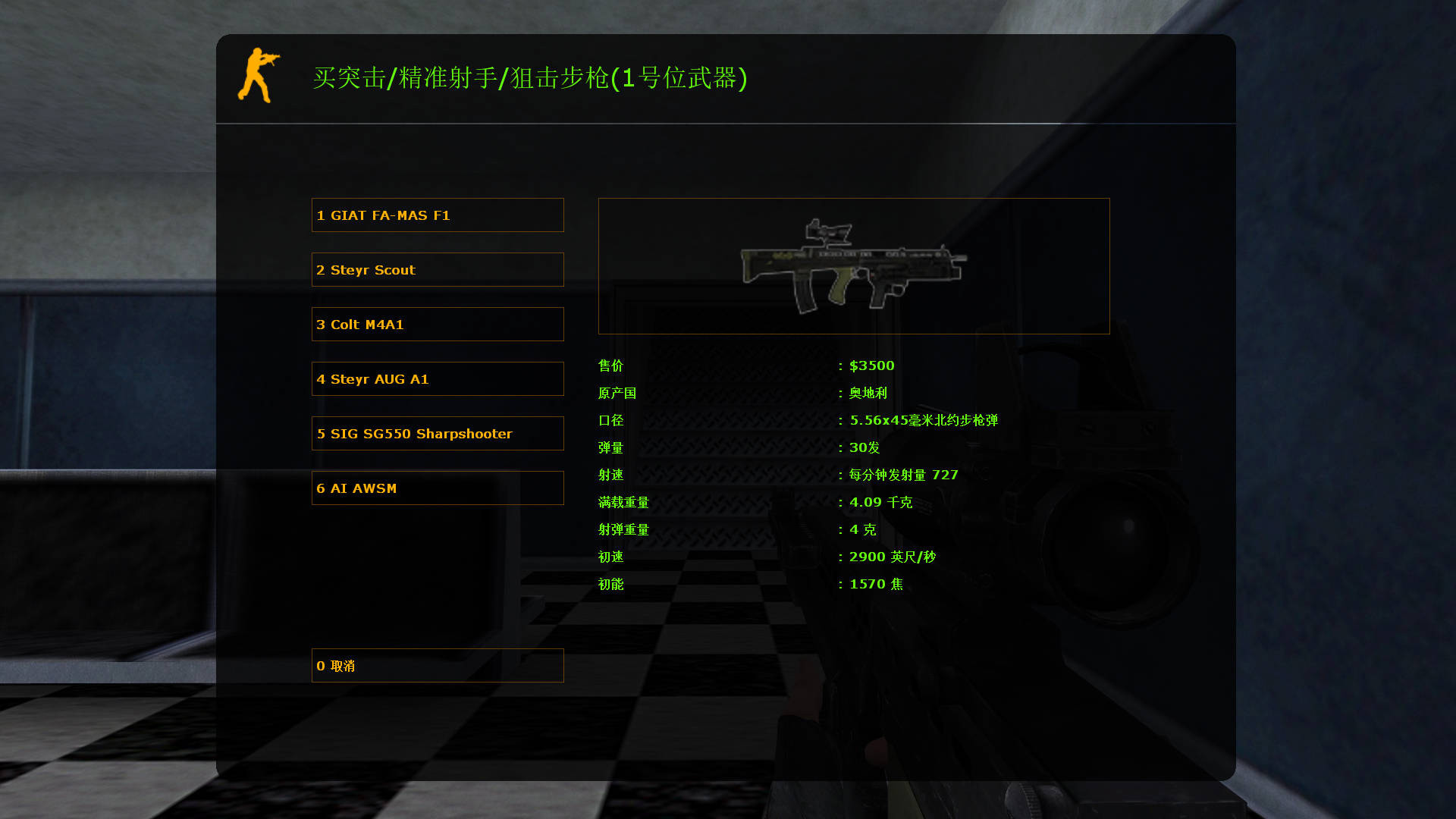Click the 1570 焦 muzzle energy value
This screenshot has height=819, width=1456.
click(877, 583)
